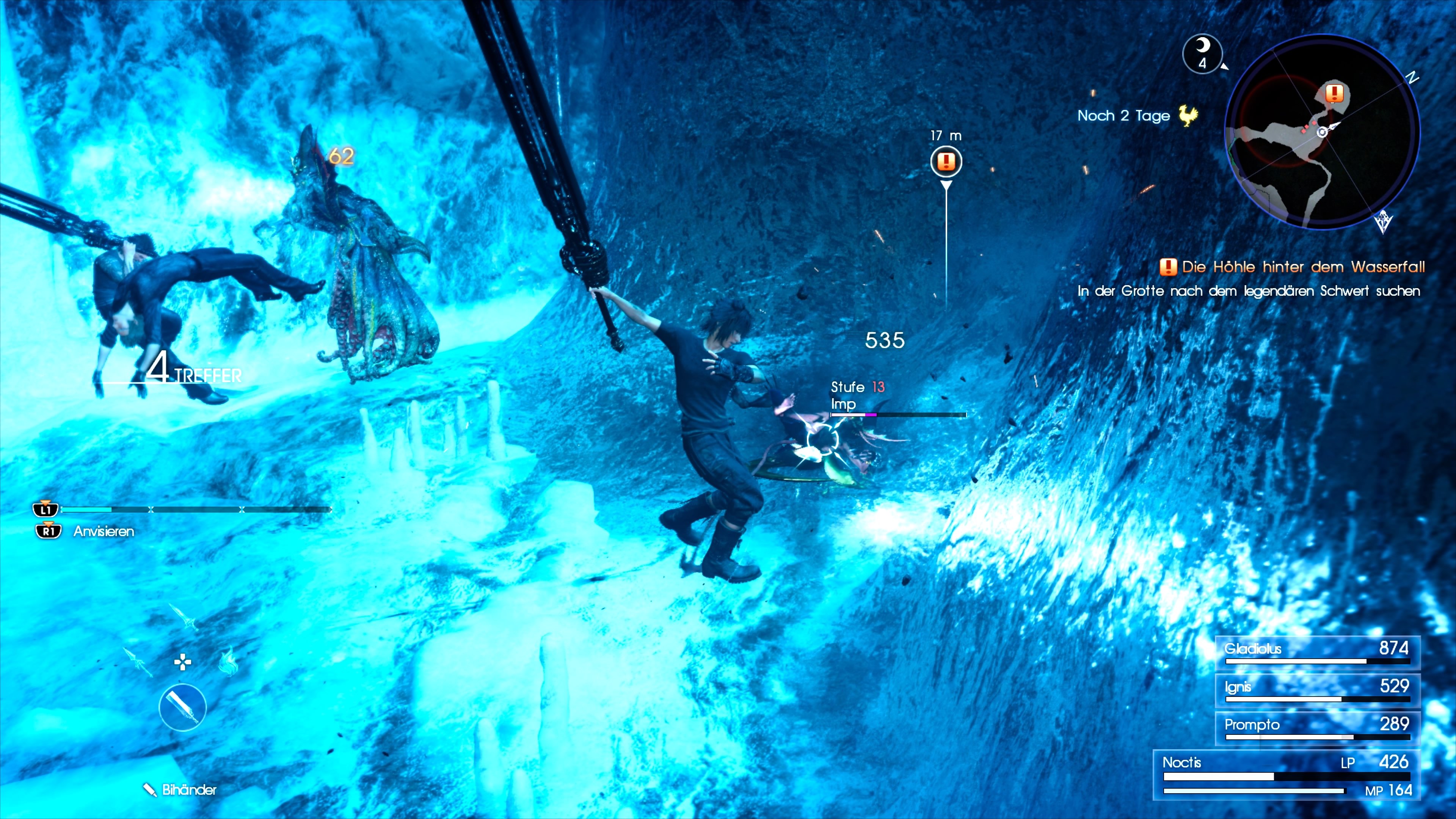Toggle lock-on using the R1 Anvisieren prompt
The image size is (1456, 819).
pyautogui.click(x=48, y=531)
